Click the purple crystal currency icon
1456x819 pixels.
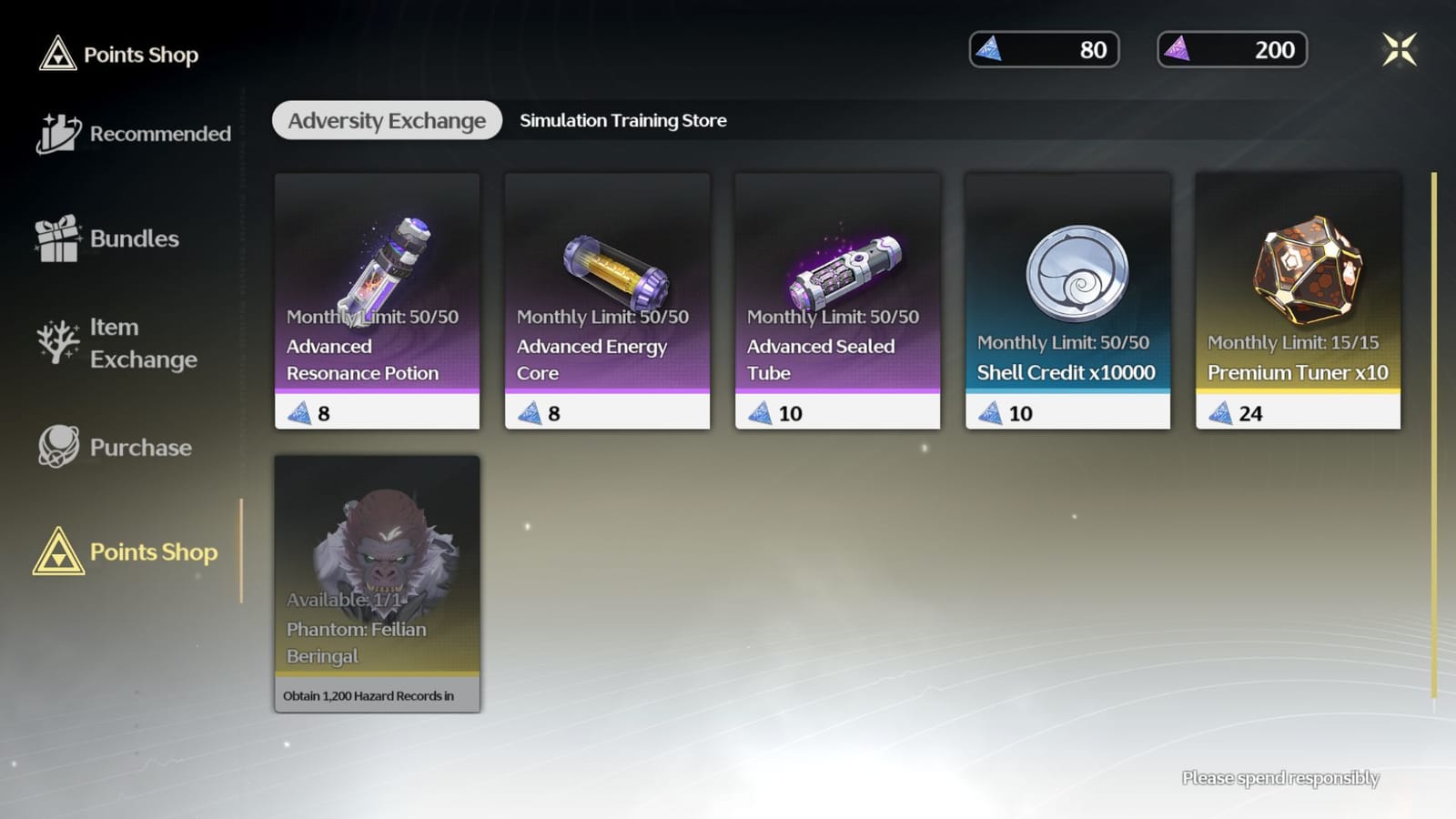1182,50
